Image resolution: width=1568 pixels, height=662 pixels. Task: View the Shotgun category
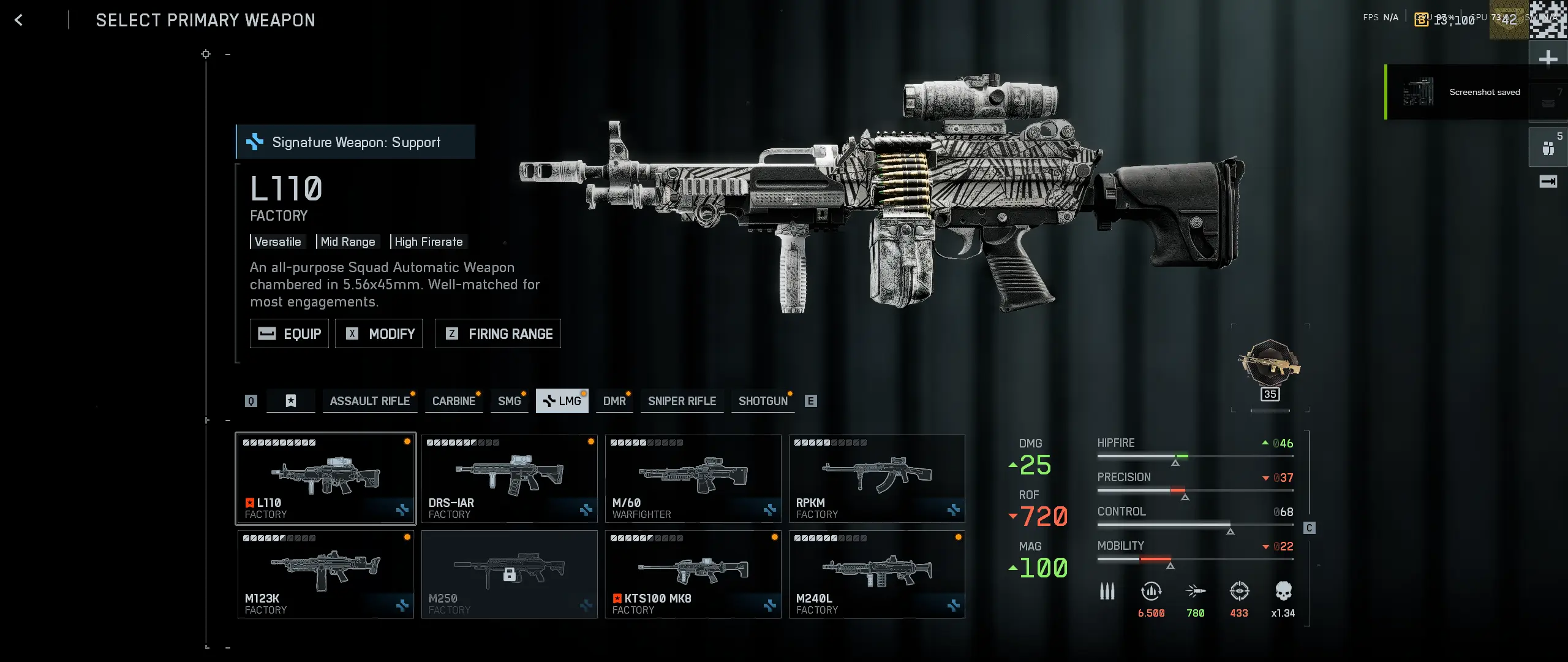click(x=763, y=401)
